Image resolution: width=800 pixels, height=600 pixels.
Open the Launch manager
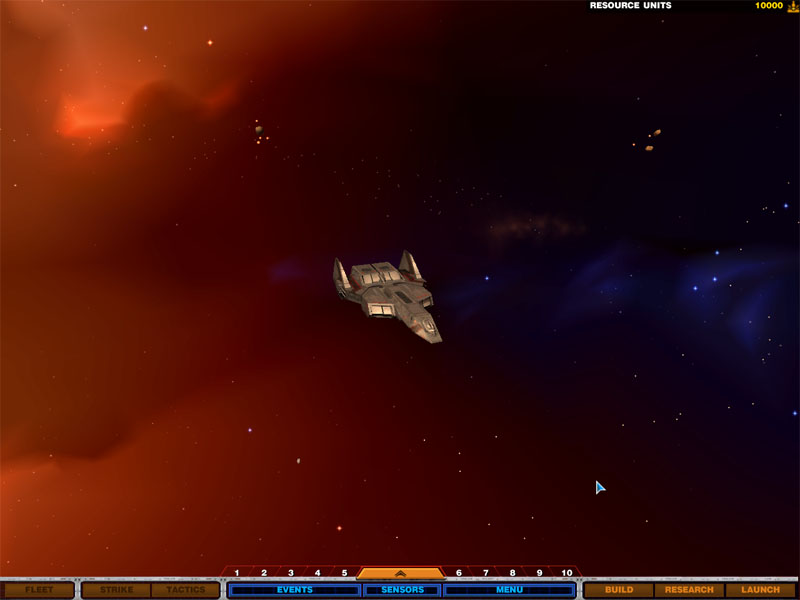tap(760, 590)
